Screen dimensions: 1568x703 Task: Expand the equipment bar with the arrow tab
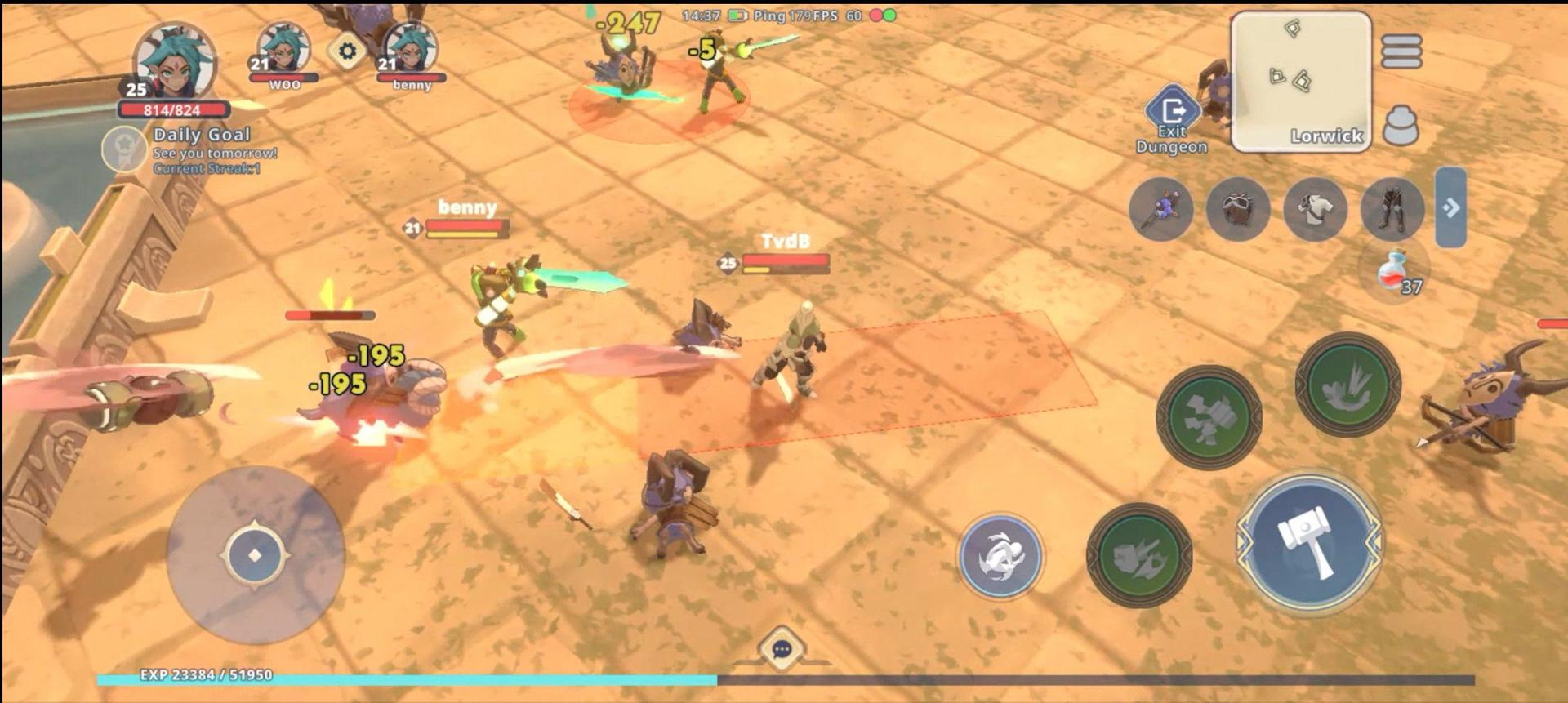pos(1450,207)
